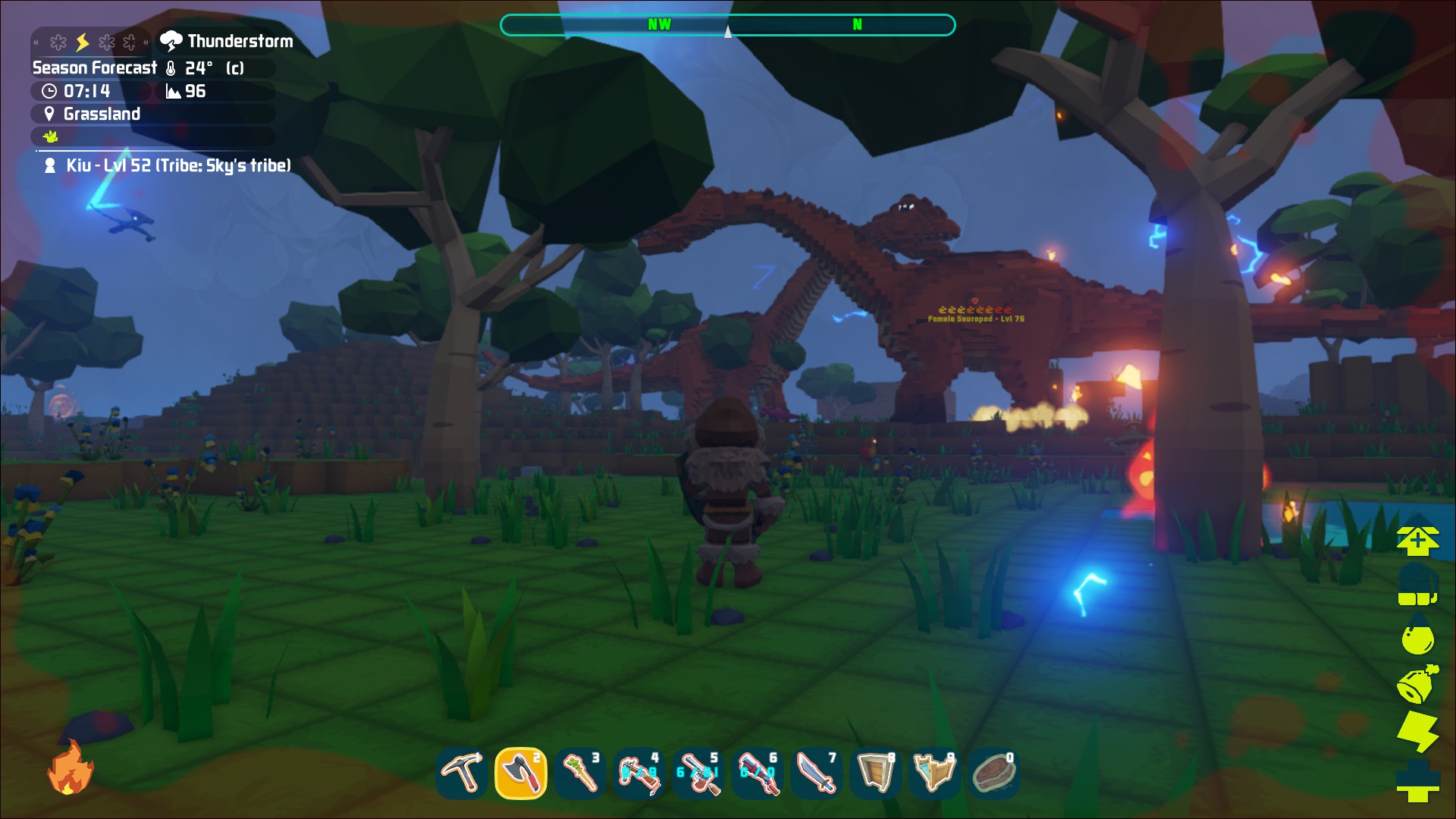Expand the Season Forecast with its right chevron

[146, 42]
